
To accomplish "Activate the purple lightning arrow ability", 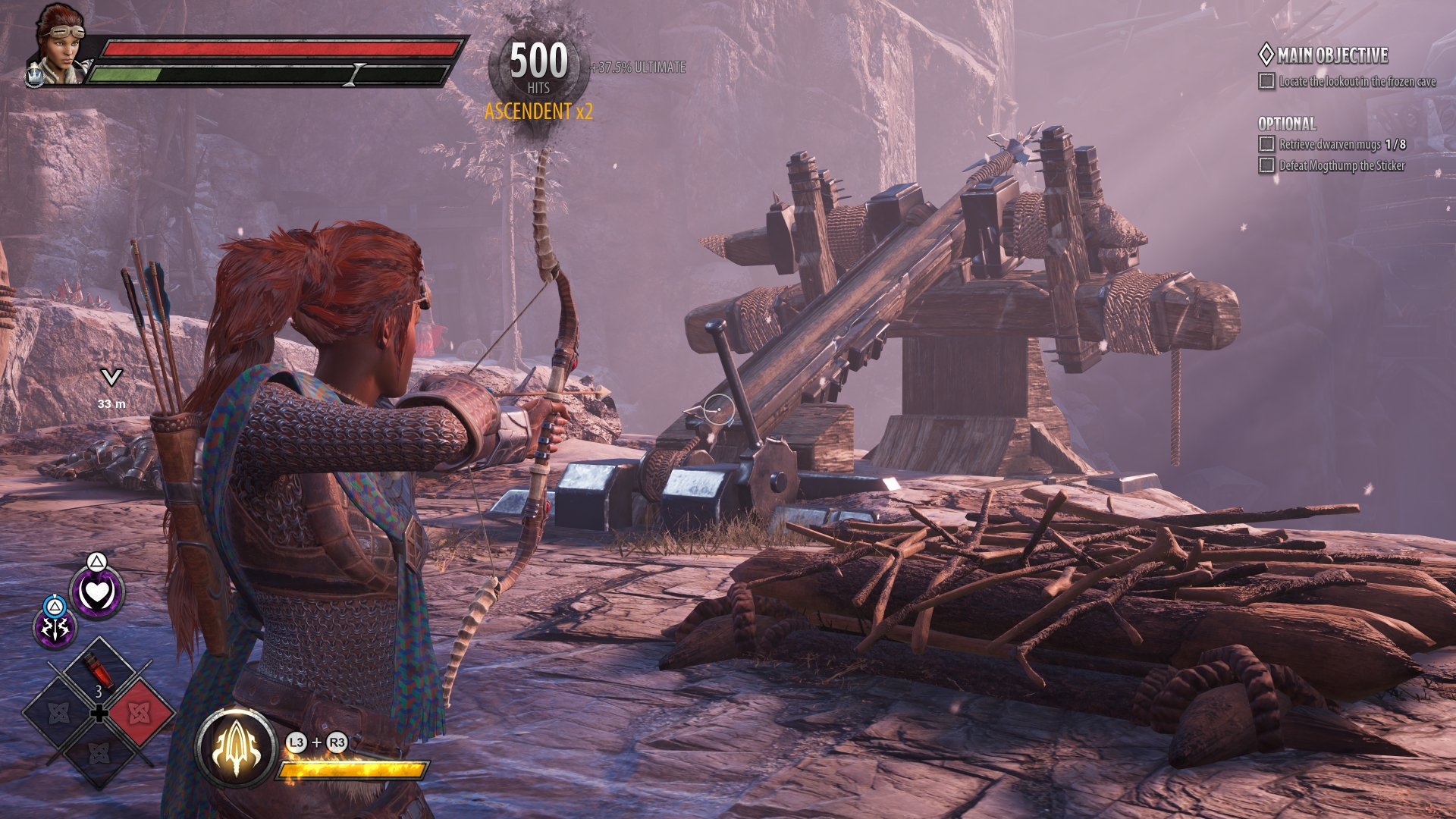I will pos(55,628).
